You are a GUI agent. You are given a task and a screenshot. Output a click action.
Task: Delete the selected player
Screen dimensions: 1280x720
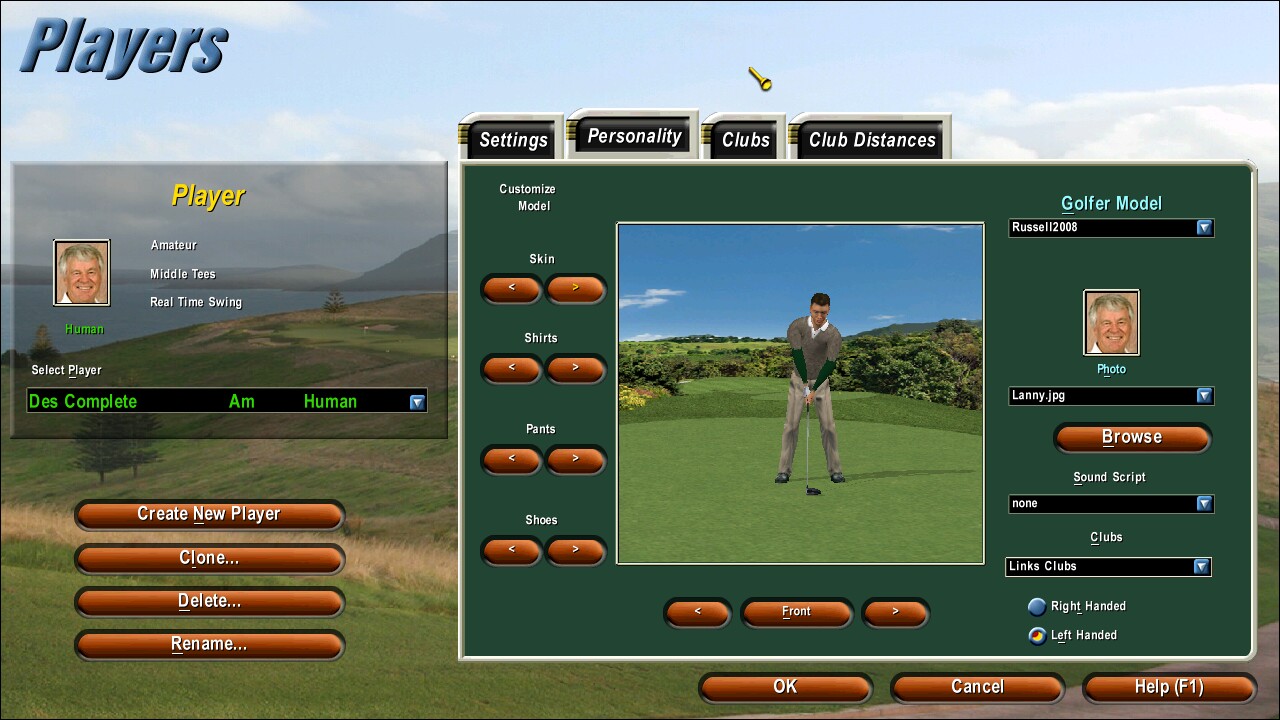coord(209,601)
